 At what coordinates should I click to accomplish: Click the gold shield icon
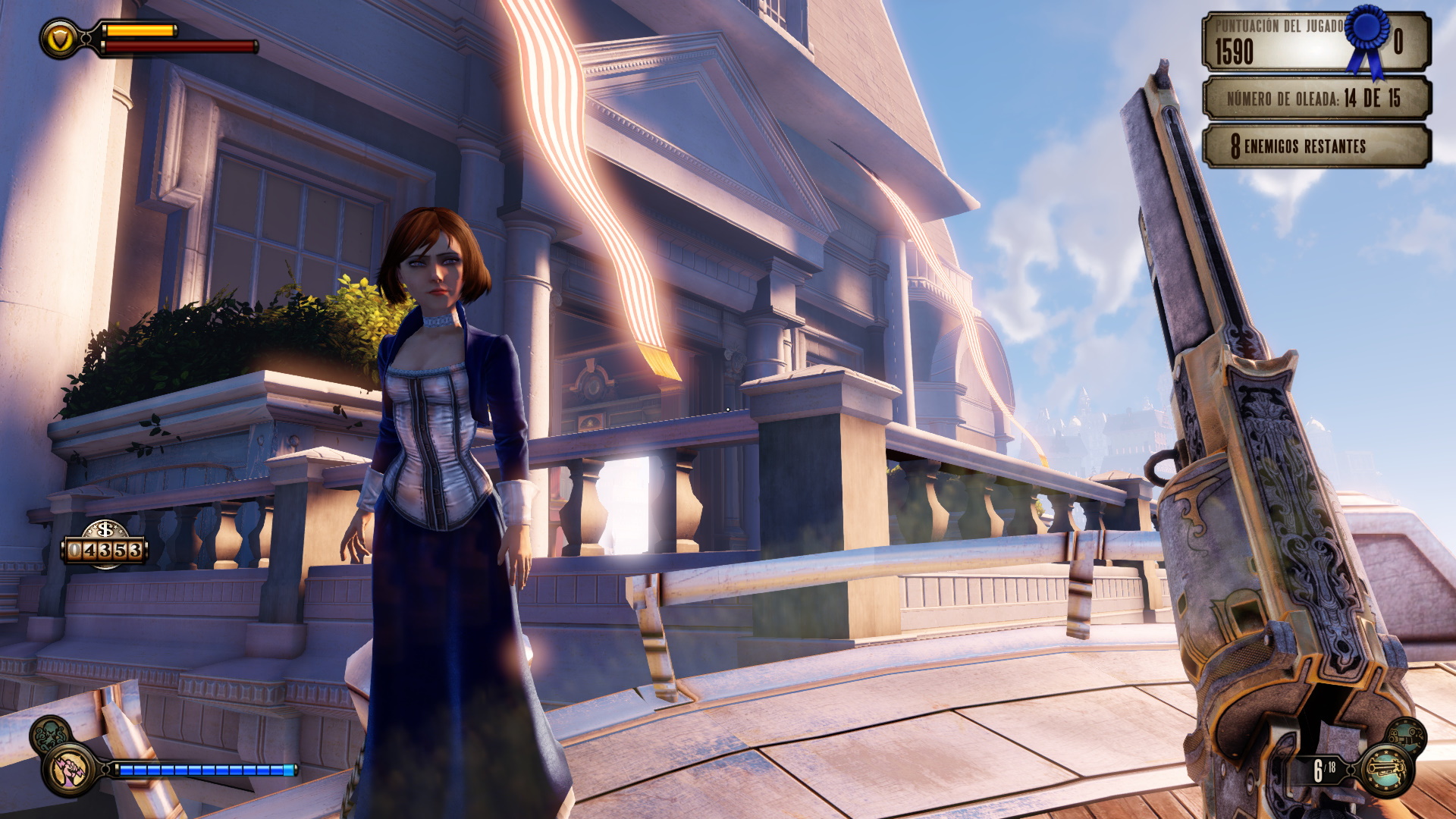click(60, 38)
